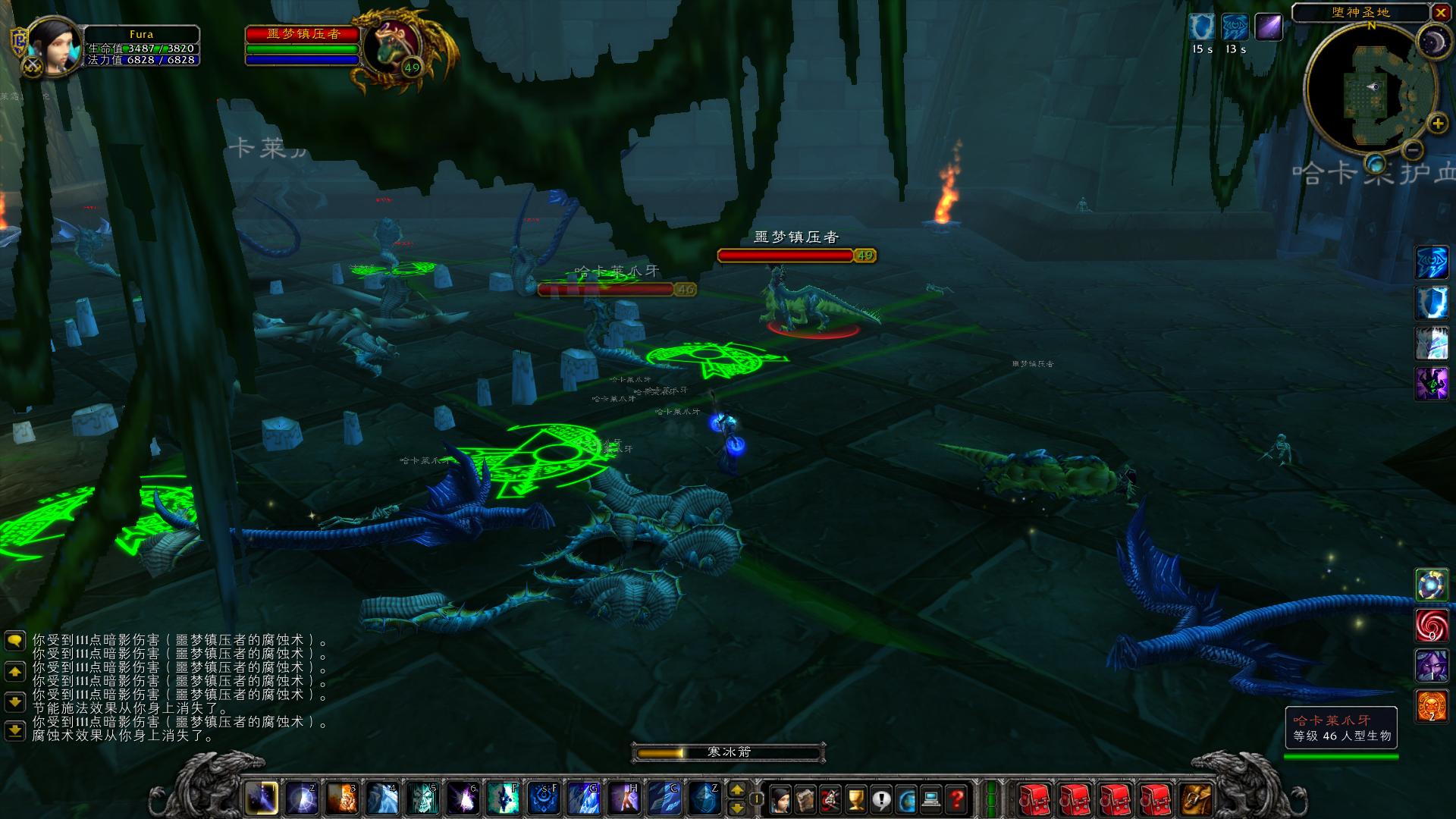The image size is (1456, 819).
Task: Open the character info micro button
Action: [780, 799]
